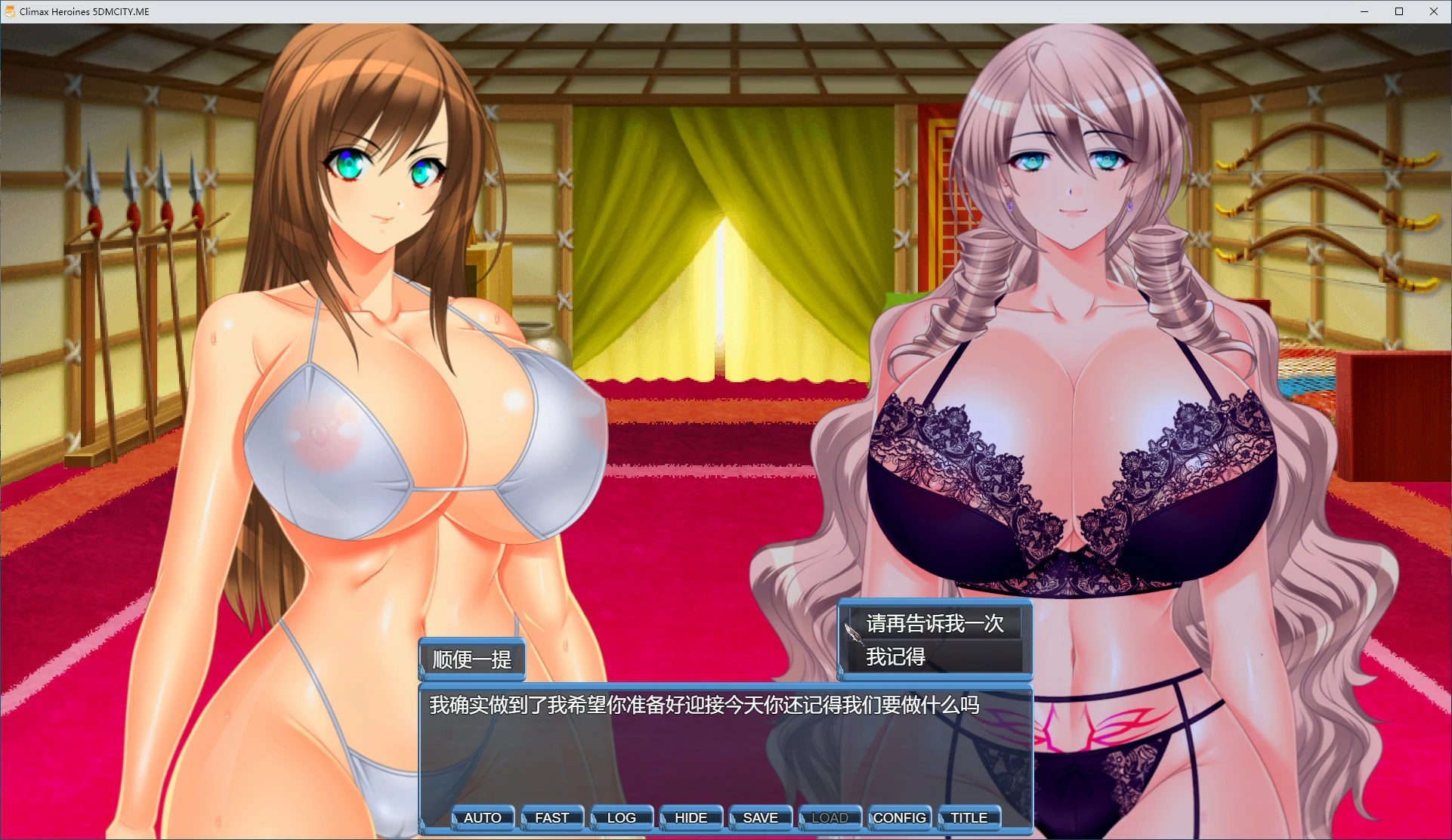Hide the dialogue box with HIDE

point(689,817)
